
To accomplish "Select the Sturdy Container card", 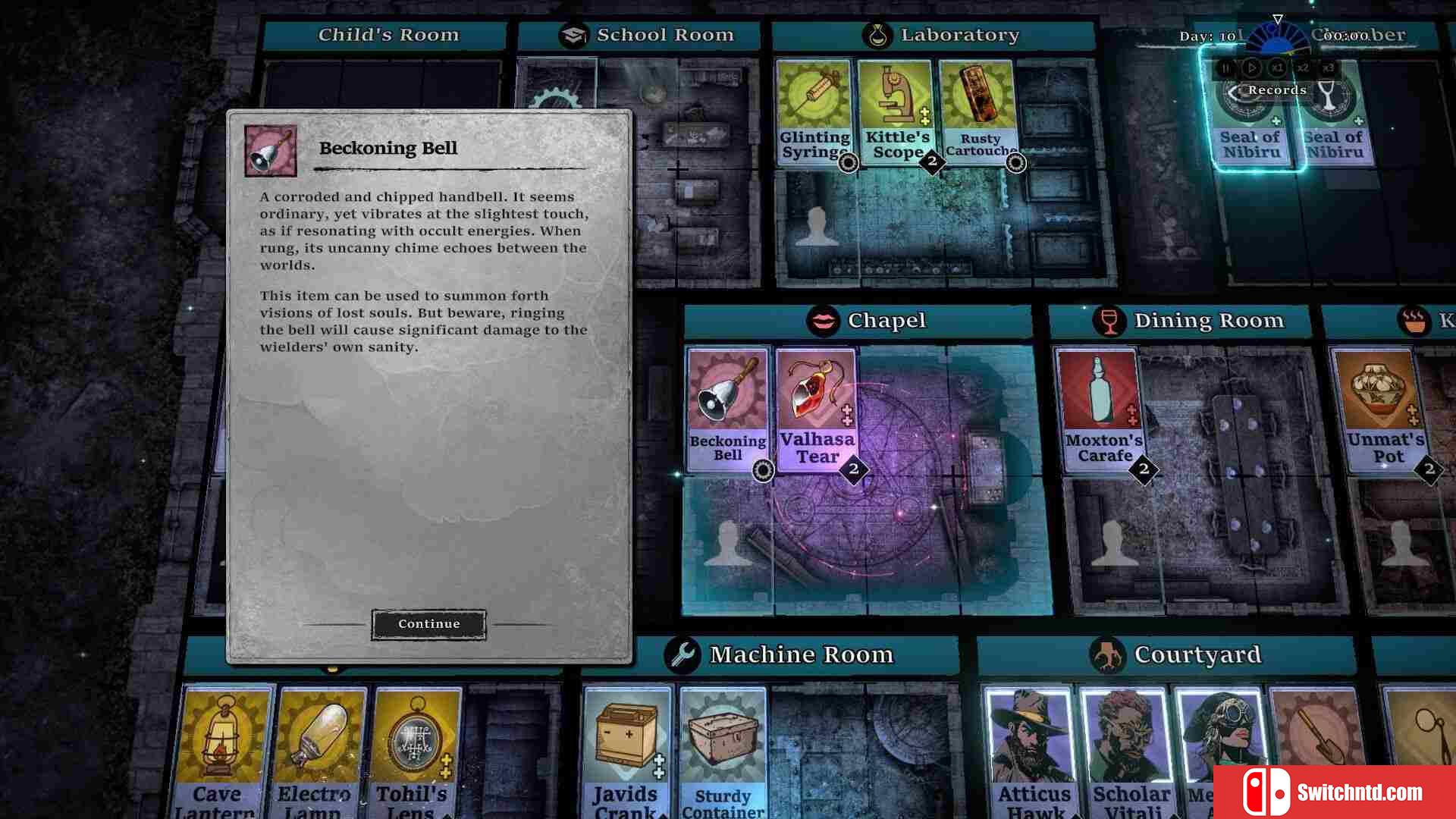I will [723, 751].
